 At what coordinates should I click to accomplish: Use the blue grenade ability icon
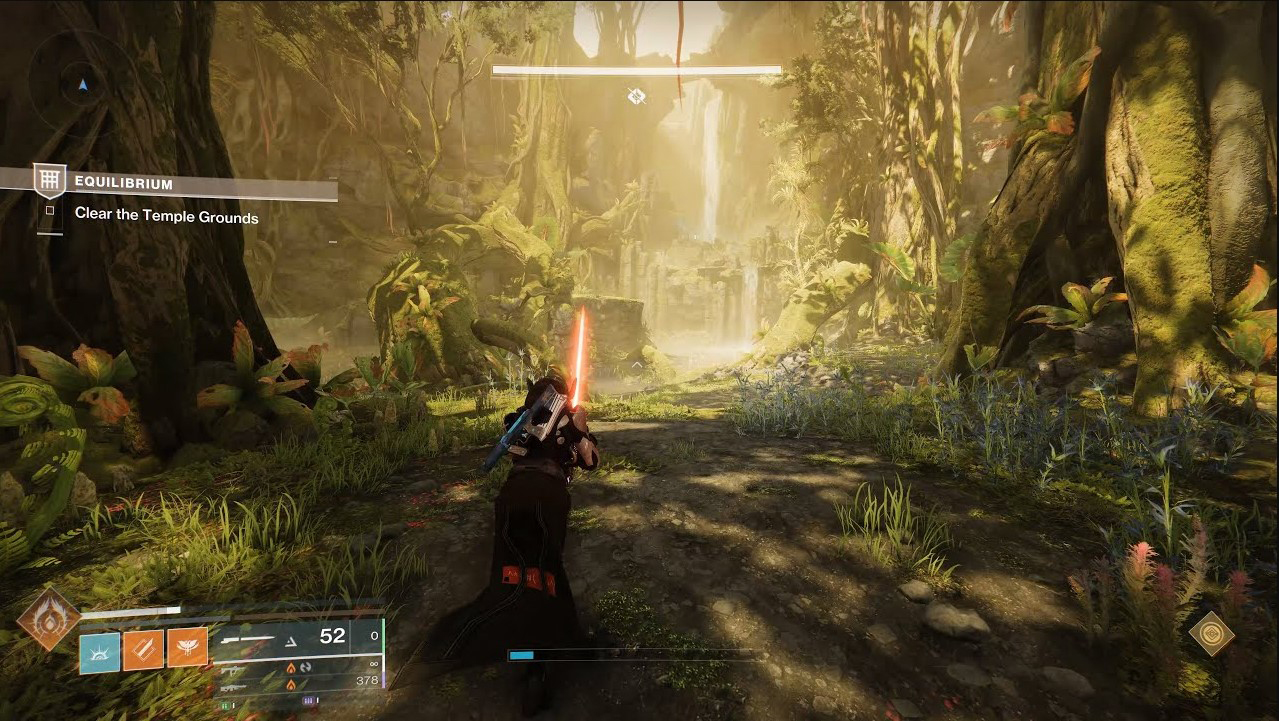99,650
